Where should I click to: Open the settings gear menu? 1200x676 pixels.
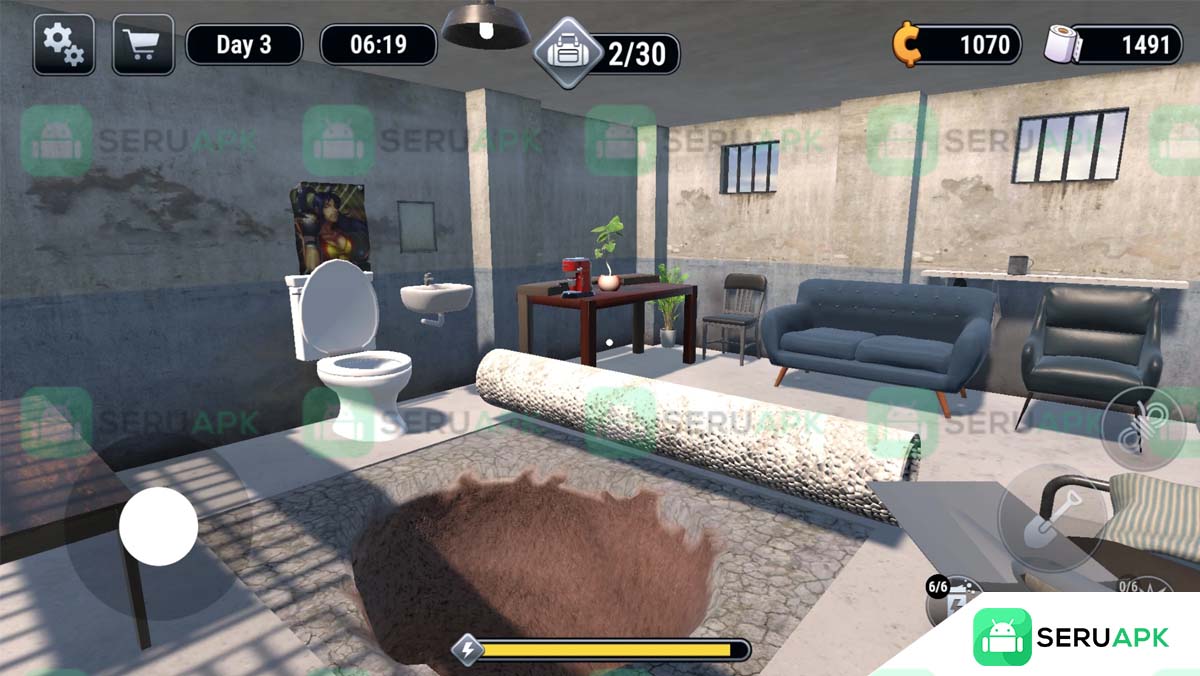click(64, 44)
